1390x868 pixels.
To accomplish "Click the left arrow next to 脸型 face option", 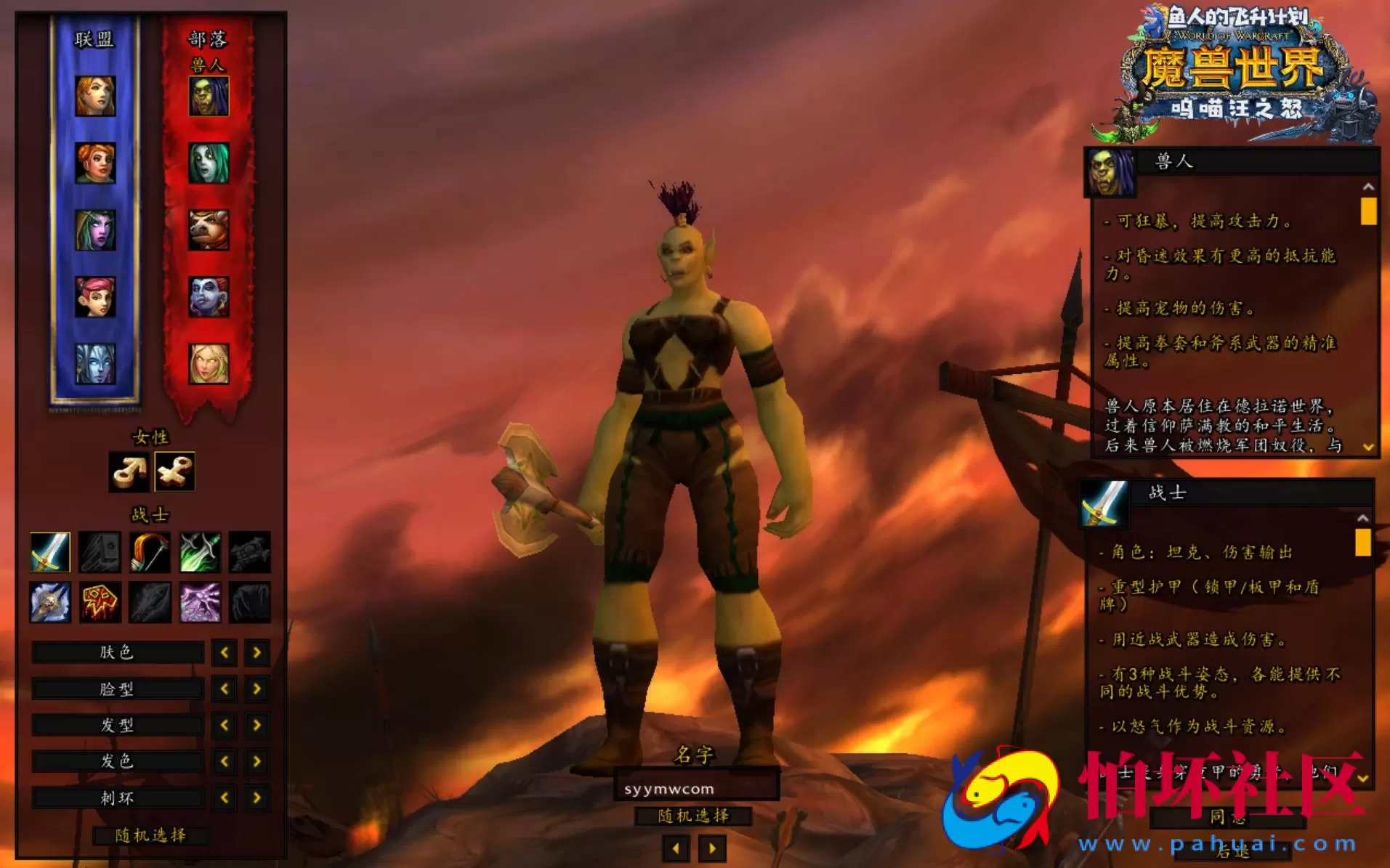I will (223, 688).
